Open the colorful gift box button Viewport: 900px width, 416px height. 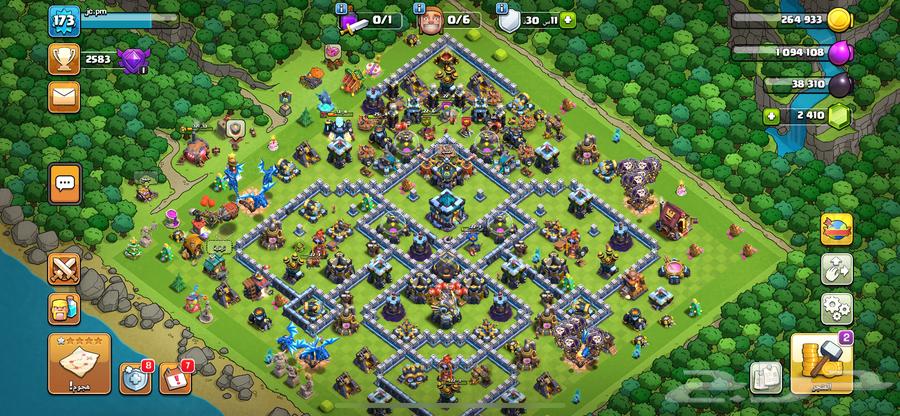pos(835,230)
